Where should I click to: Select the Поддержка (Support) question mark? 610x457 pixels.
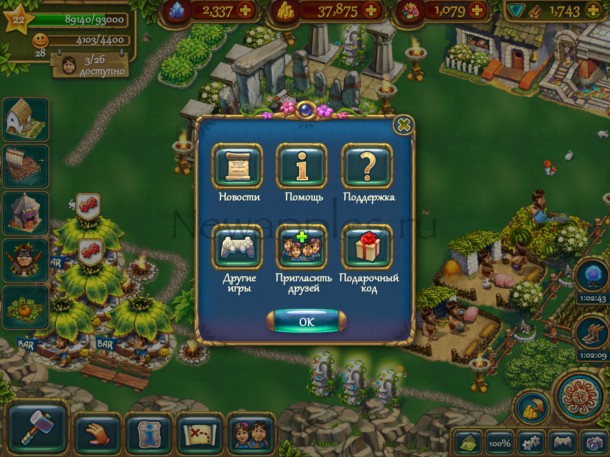[x=367, y=166]
